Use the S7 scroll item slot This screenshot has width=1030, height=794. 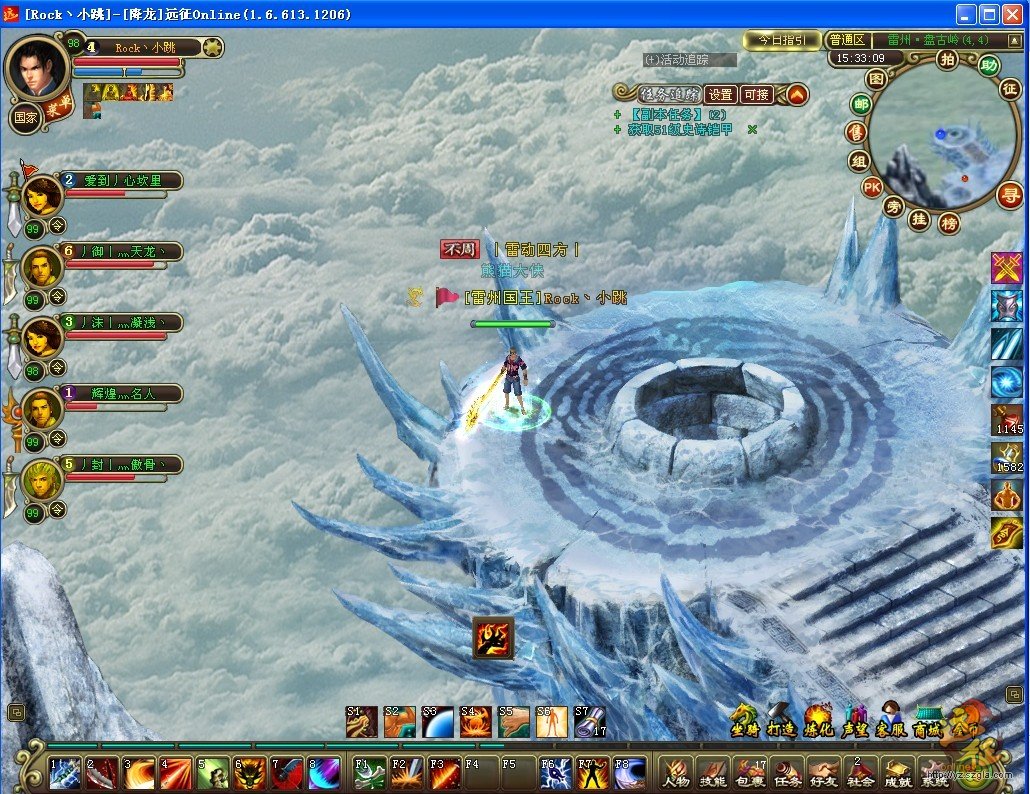point(589,722)
